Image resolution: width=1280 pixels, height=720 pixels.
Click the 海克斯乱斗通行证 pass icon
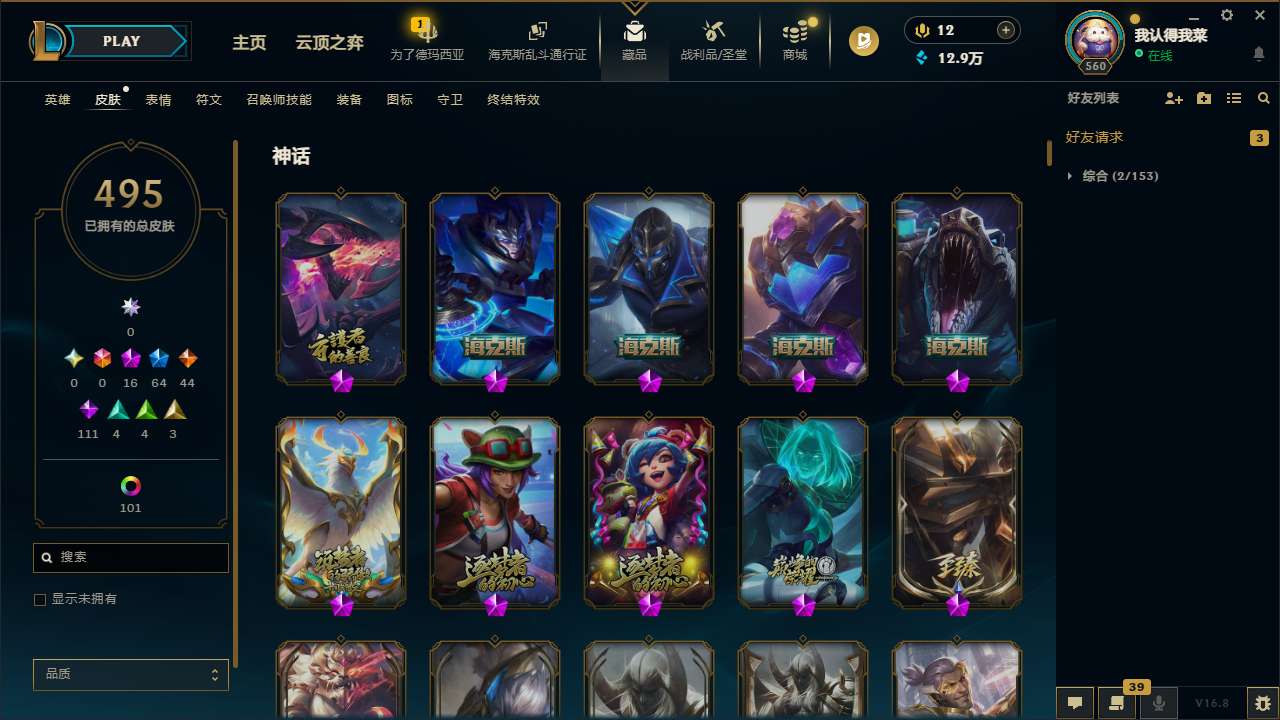point(537,38)
